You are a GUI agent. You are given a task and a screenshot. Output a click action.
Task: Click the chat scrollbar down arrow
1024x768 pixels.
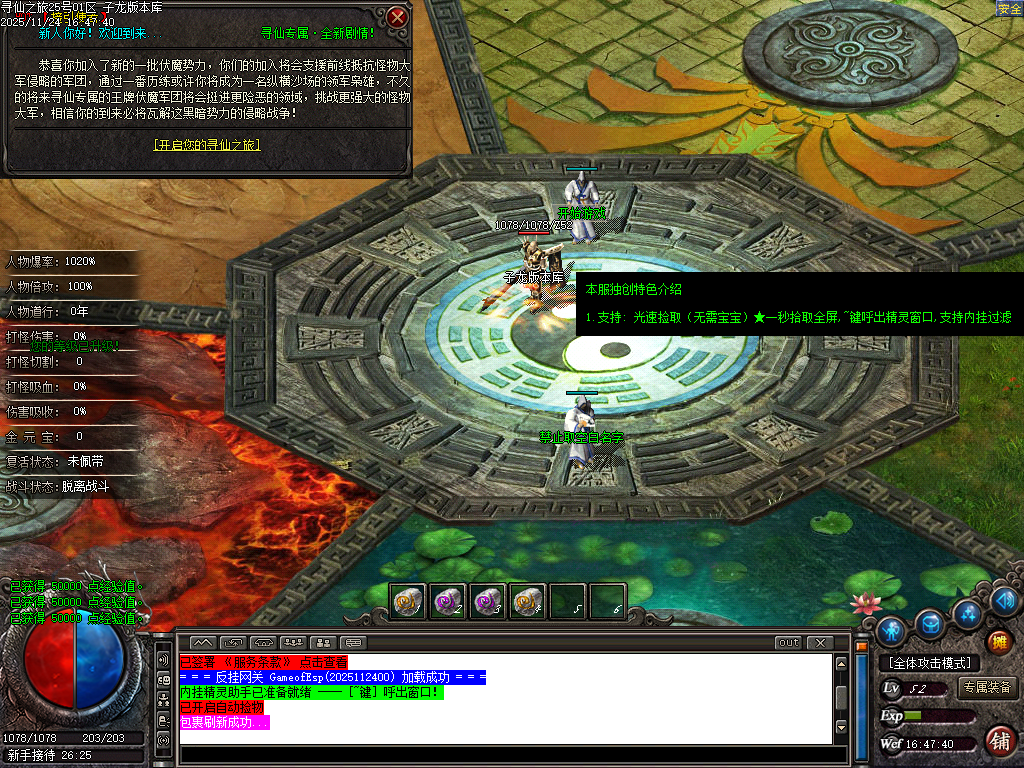click(842, 727)
